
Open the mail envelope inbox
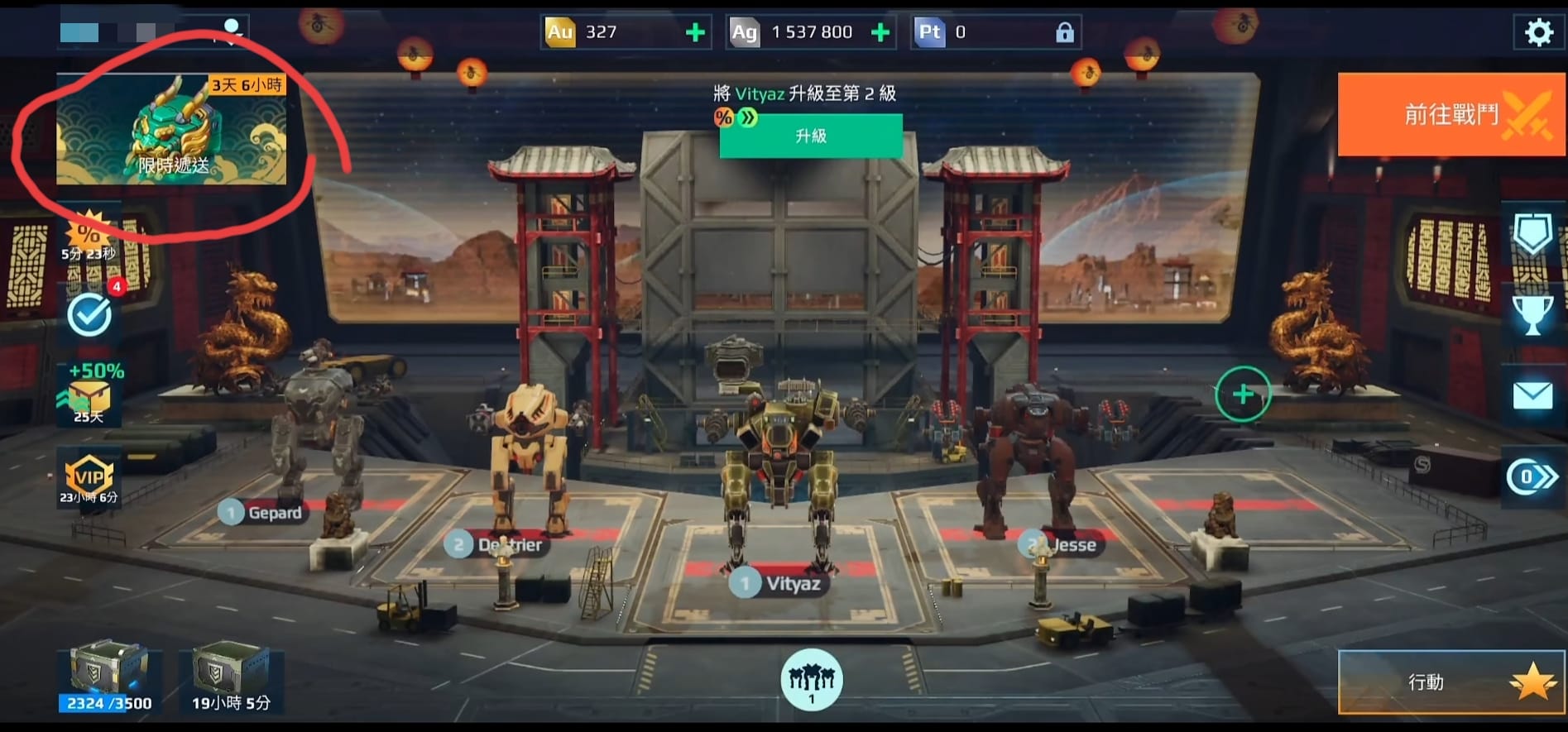pos(1532,395)
